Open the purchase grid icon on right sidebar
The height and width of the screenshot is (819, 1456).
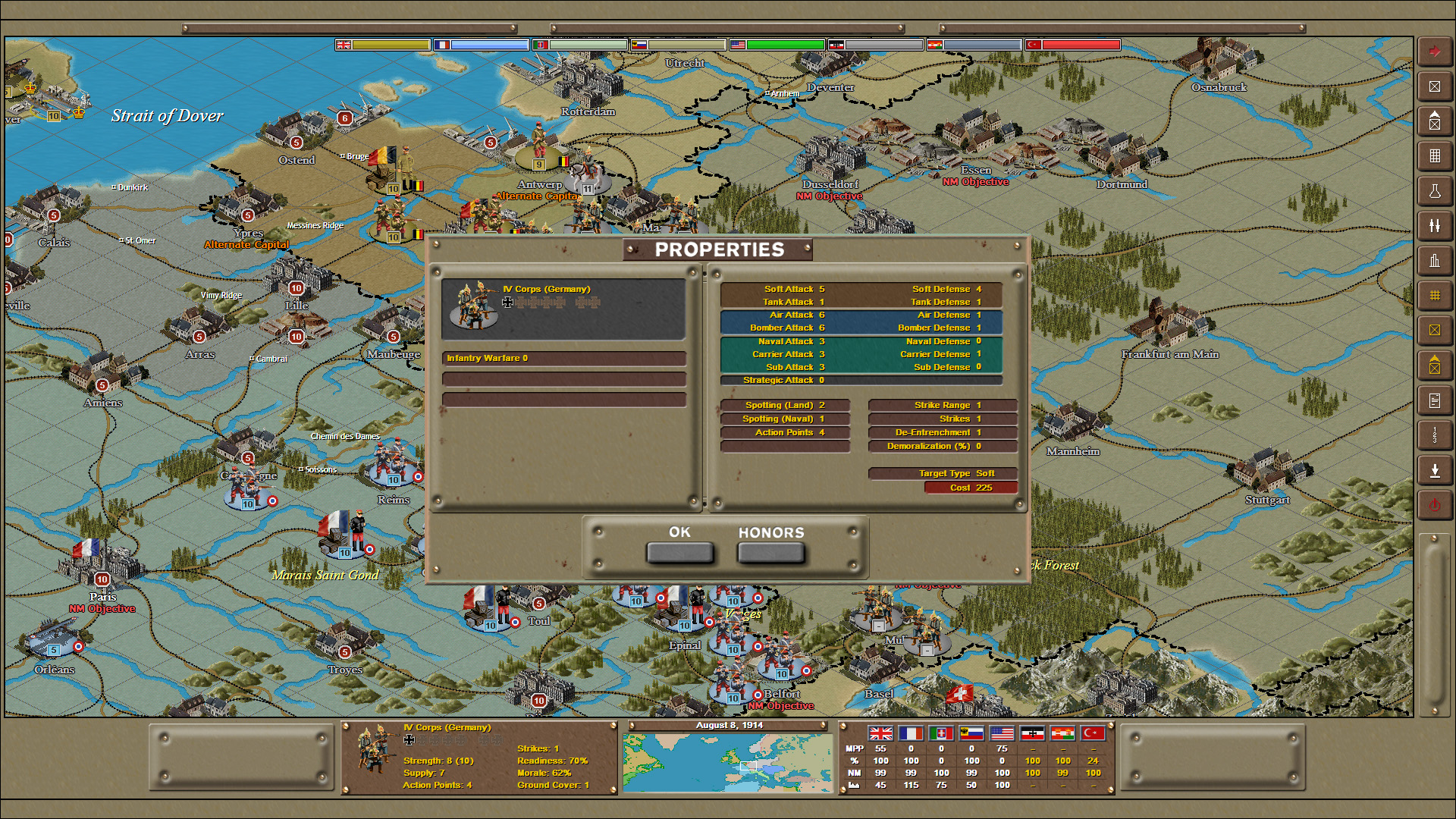coord(1435,156)
